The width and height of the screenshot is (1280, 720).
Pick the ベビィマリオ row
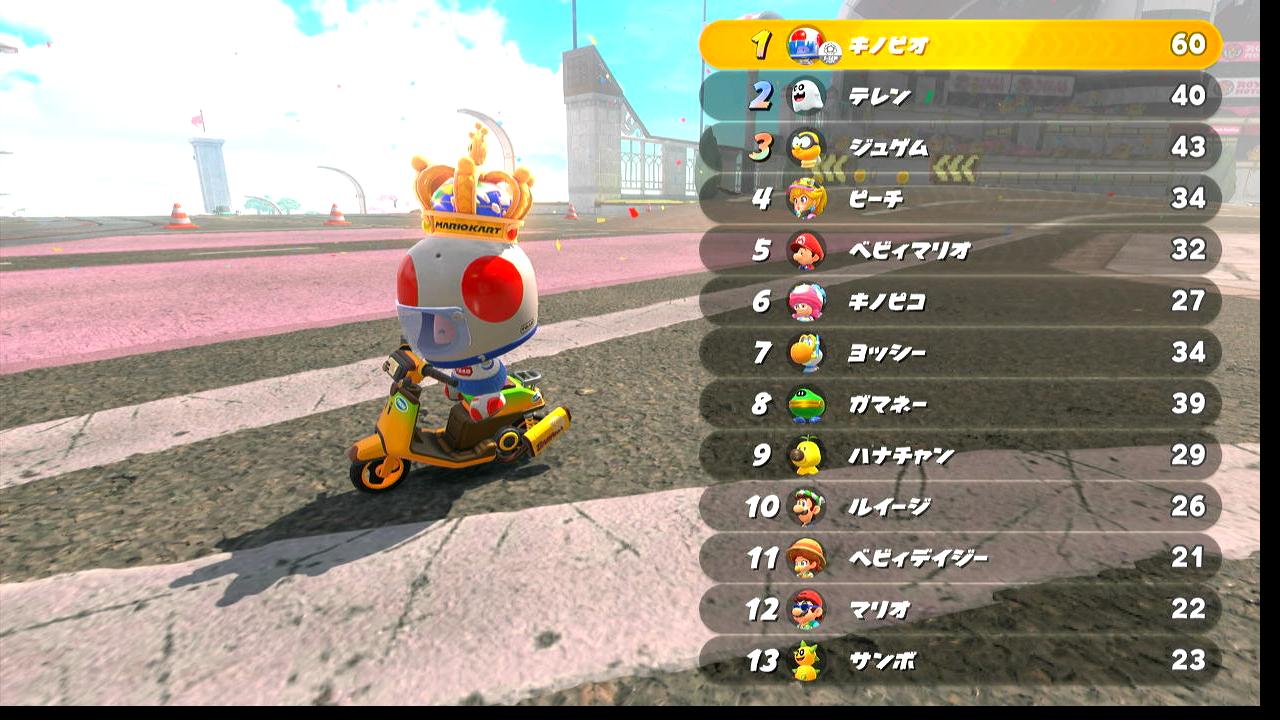[x=960, y=250]
